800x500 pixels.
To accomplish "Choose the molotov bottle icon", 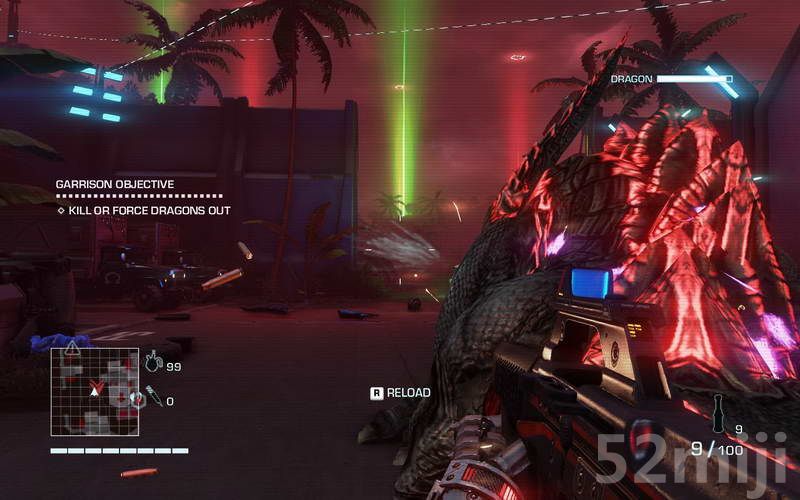I will 716,410.
